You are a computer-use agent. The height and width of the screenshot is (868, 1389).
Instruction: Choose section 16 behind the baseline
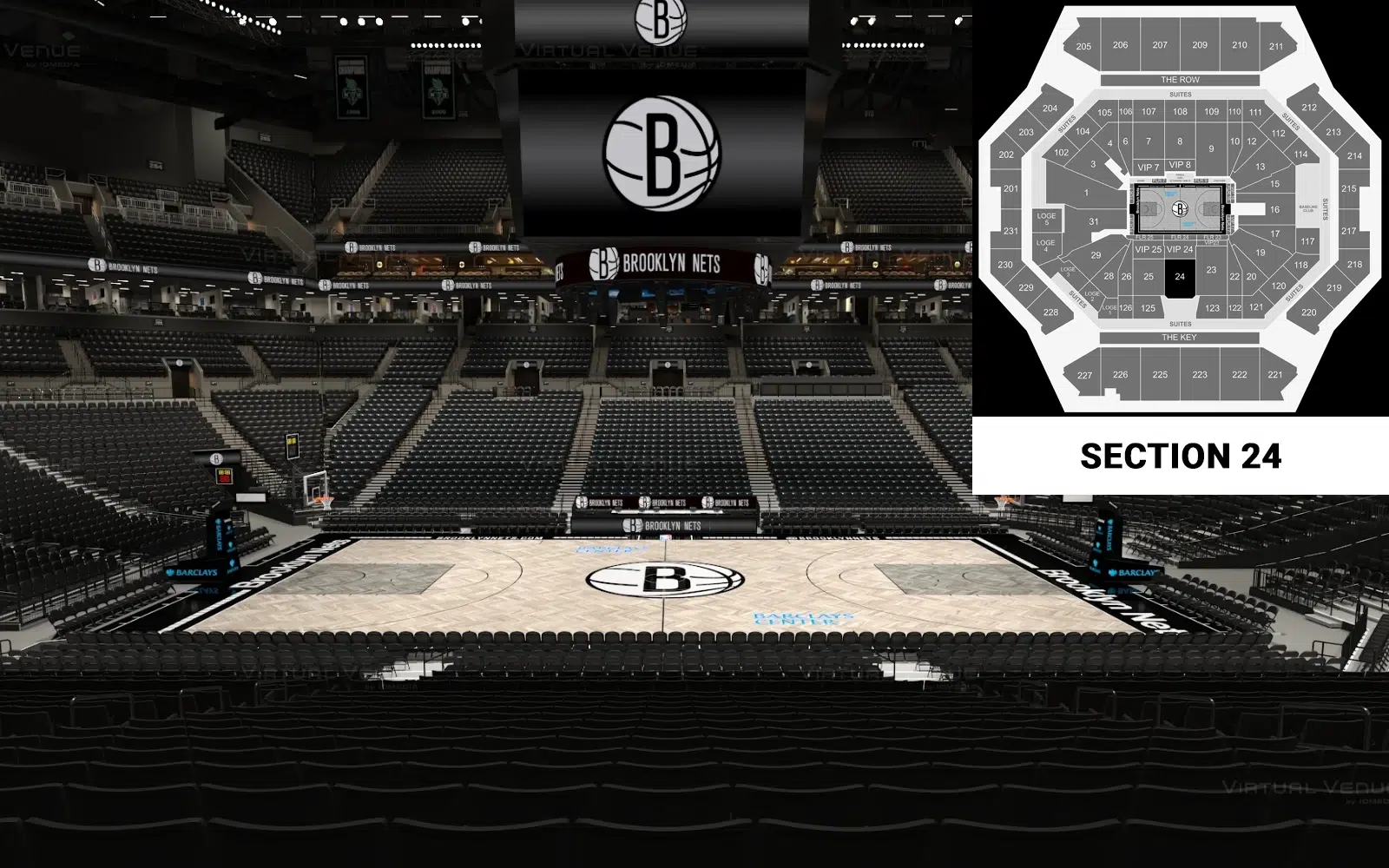[x=1274, y=209]
